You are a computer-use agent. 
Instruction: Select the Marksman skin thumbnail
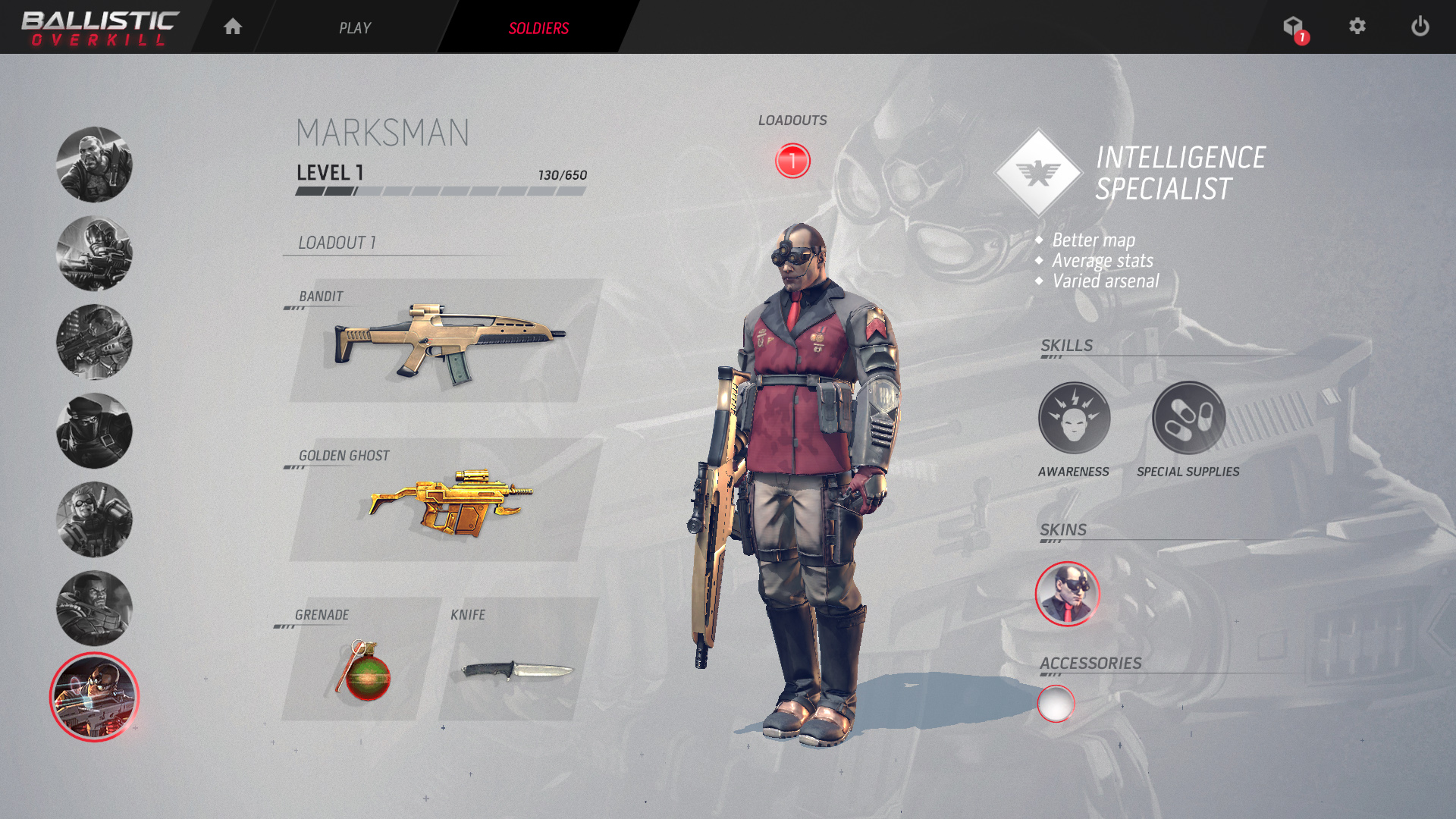click(x=1067, y=594)
